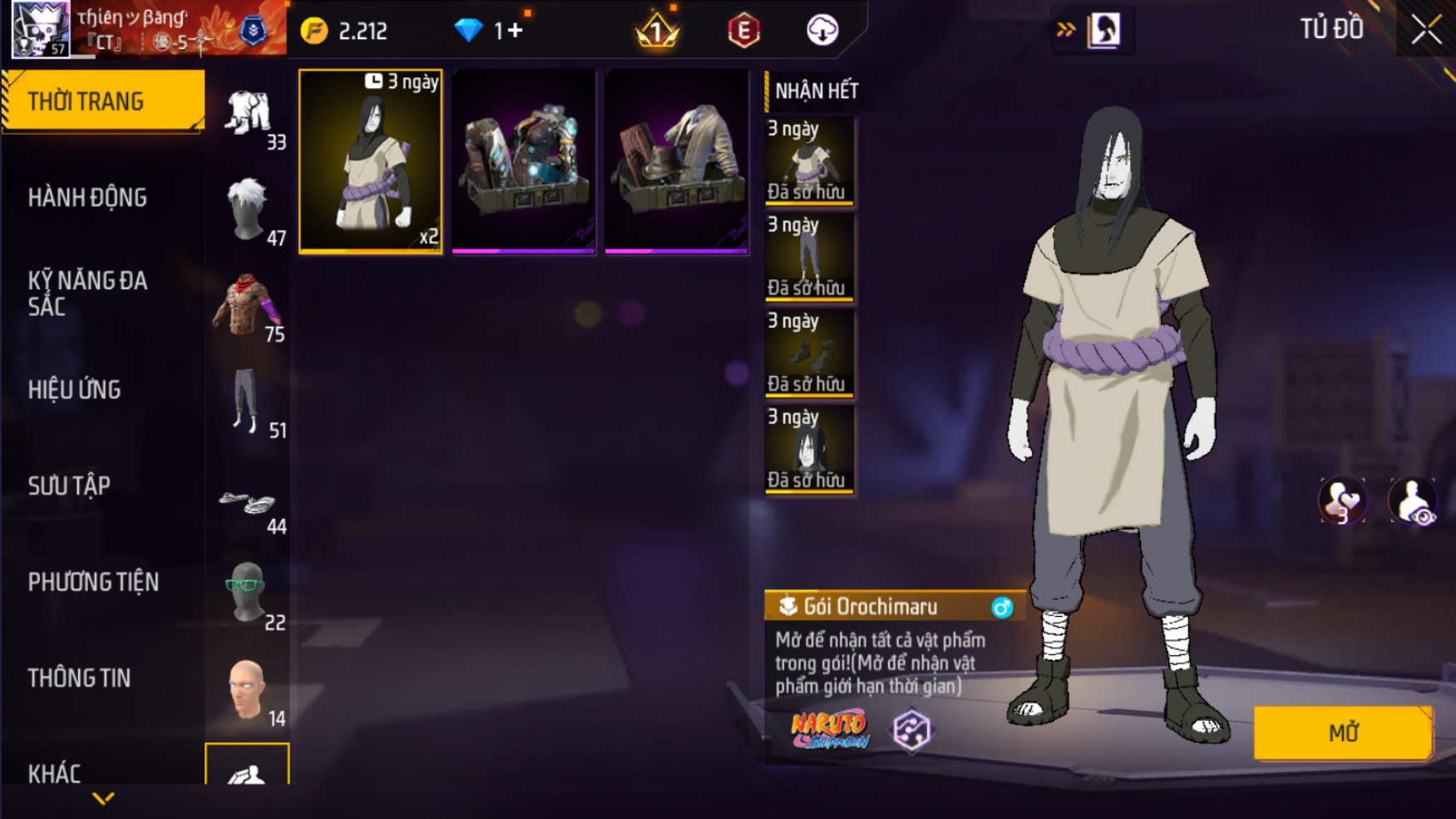This screenshot has height=819, width=1456.
Task: Choose the futuristic armor loot crate
Action: pyautogui.click(x=524, y=161)
